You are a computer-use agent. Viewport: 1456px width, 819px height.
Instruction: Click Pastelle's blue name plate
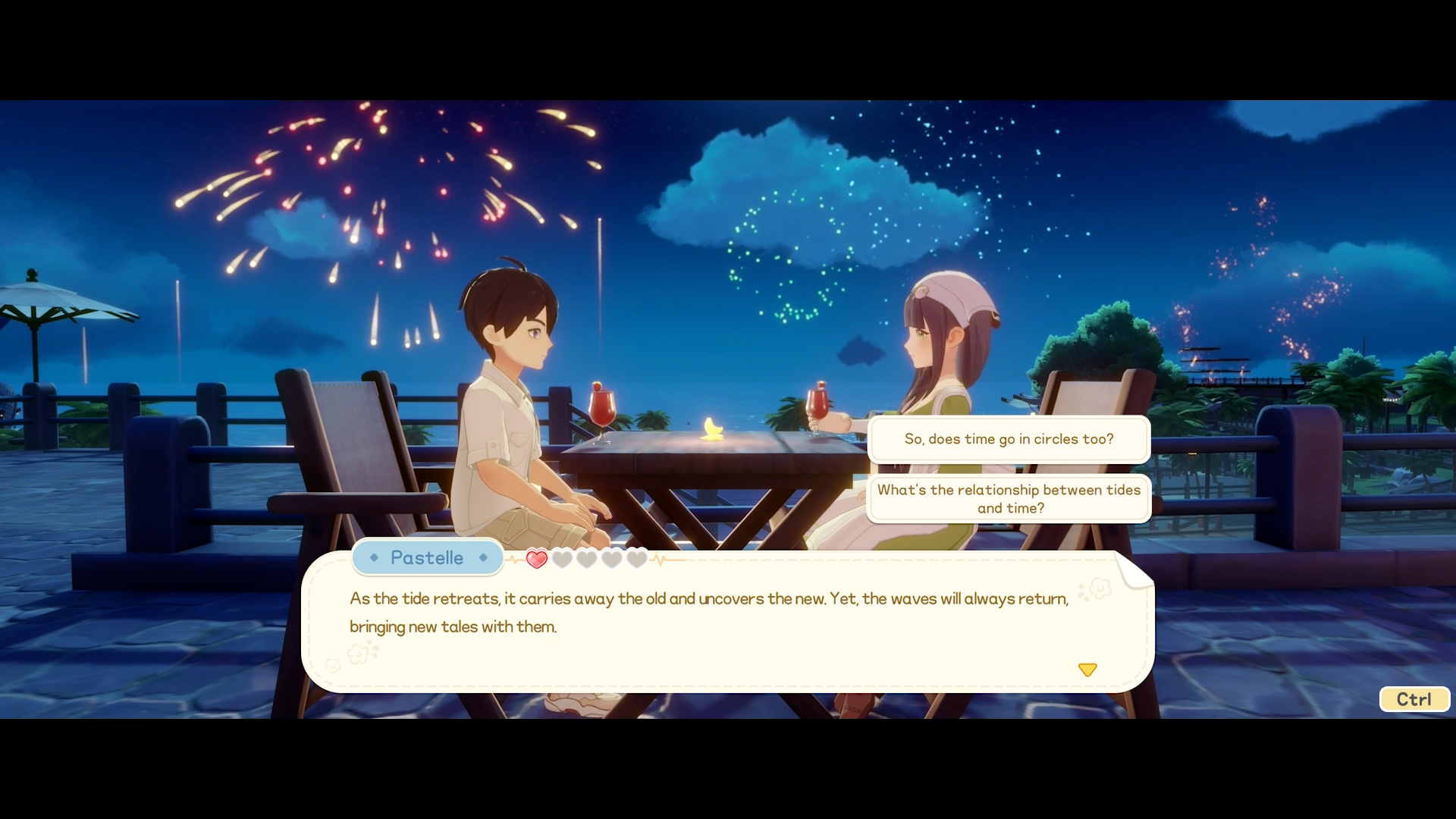point(427,557)
